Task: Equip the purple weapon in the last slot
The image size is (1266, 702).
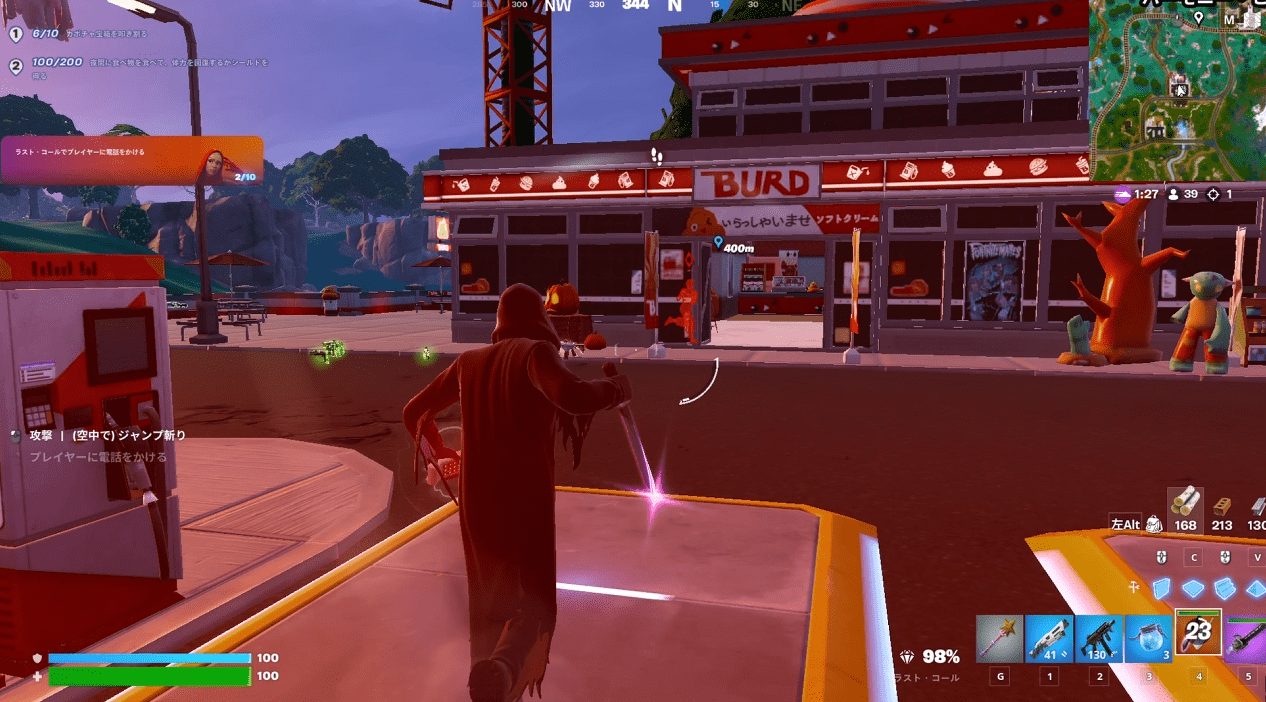Action: click(x=1246, y=639)
